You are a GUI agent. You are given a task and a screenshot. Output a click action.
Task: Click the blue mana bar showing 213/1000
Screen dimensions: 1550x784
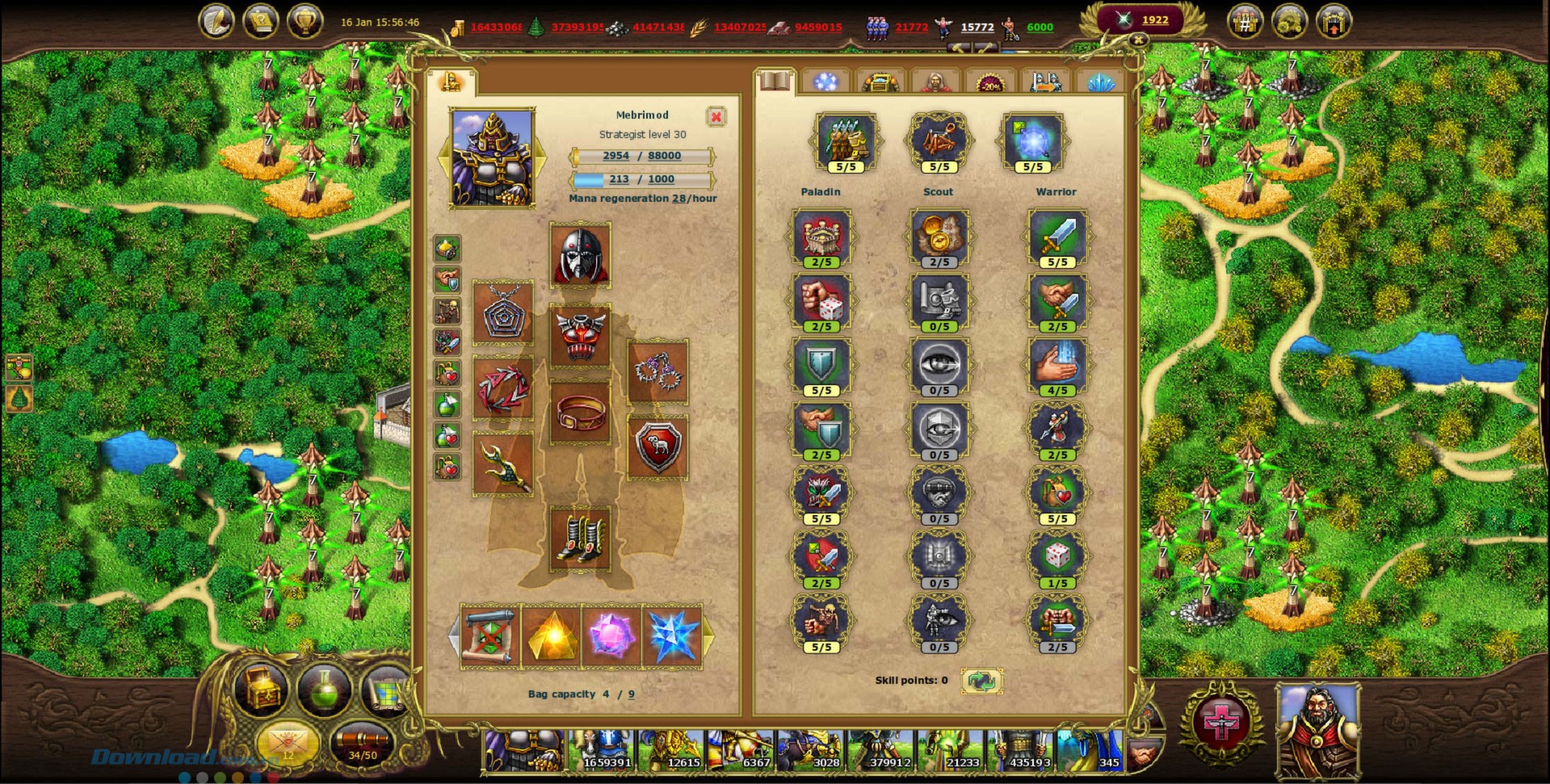coord(642,179)
